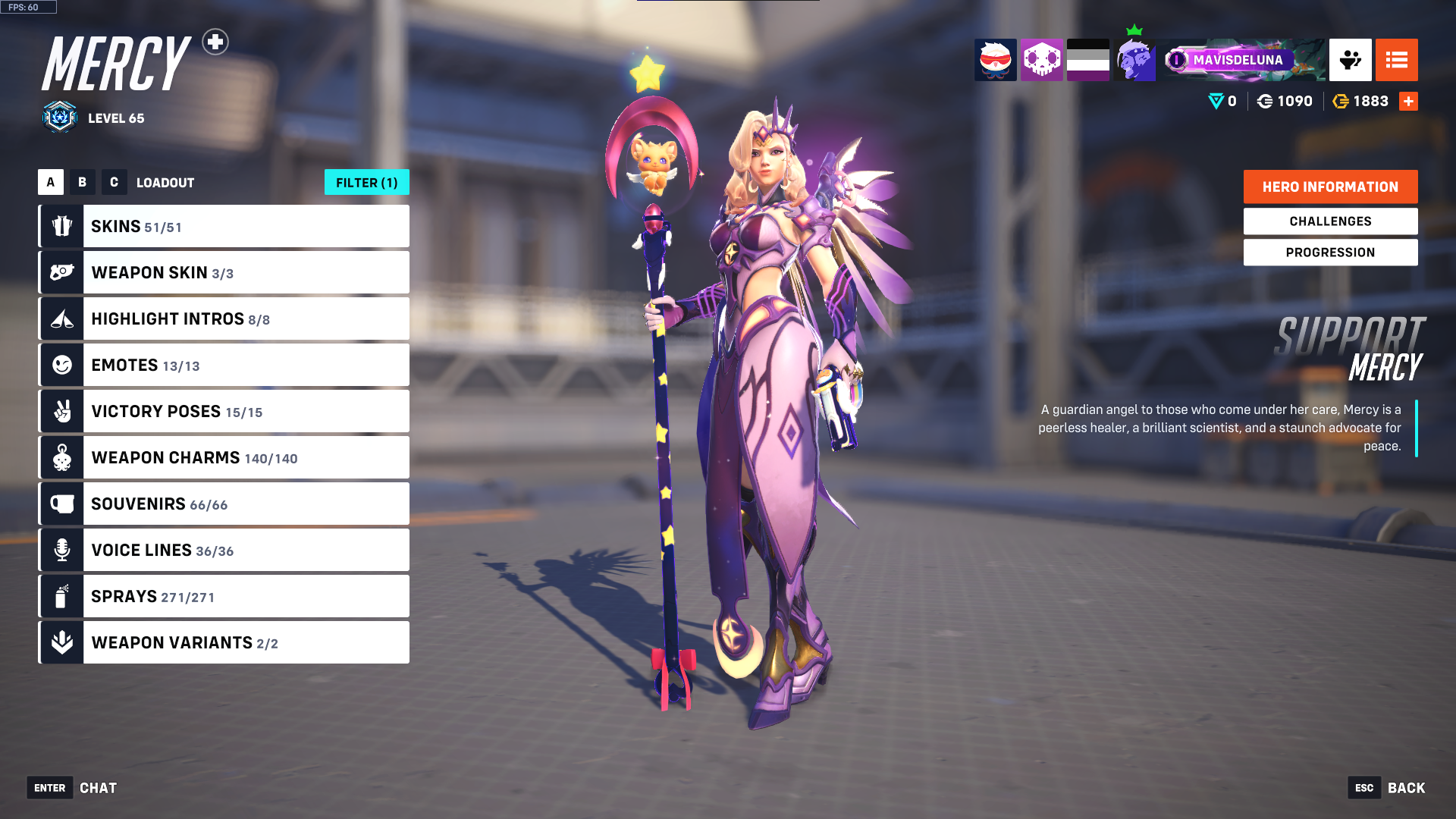Open the Skins collection icon
This screenshot has height=819, width=1456.
61,225
